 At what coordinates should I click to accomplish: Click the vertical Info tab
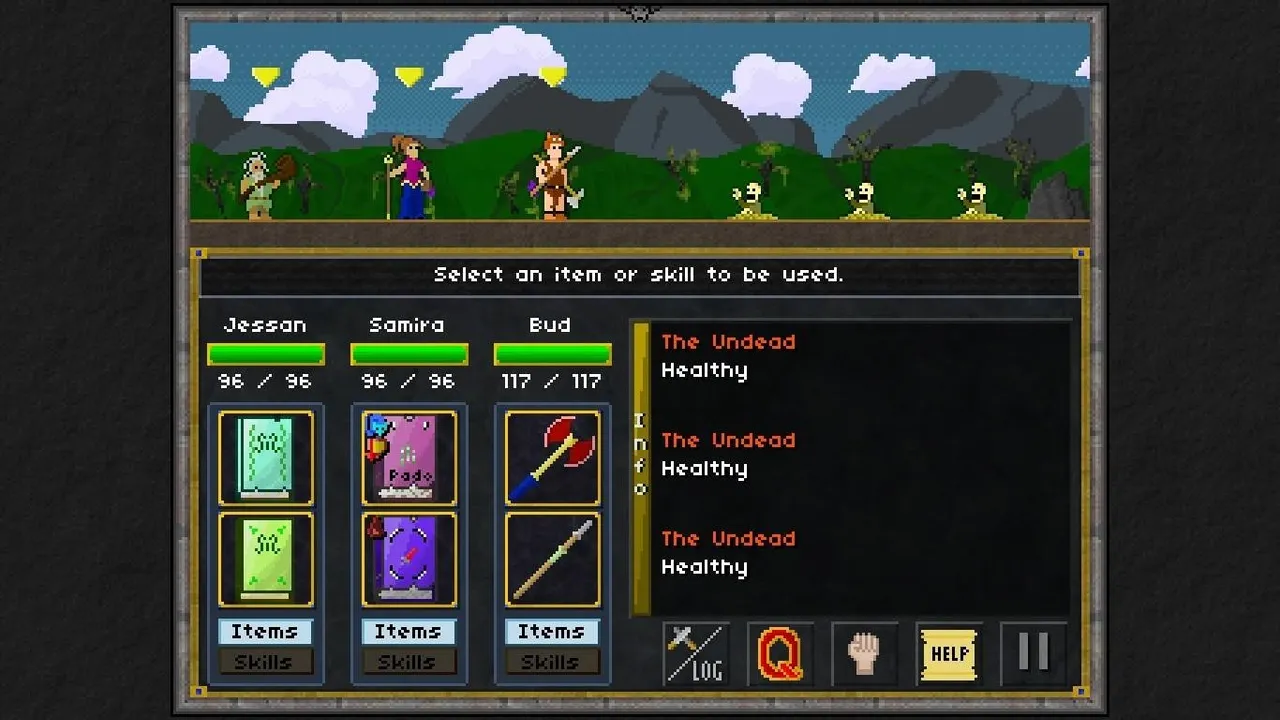[x=641, y=467]
